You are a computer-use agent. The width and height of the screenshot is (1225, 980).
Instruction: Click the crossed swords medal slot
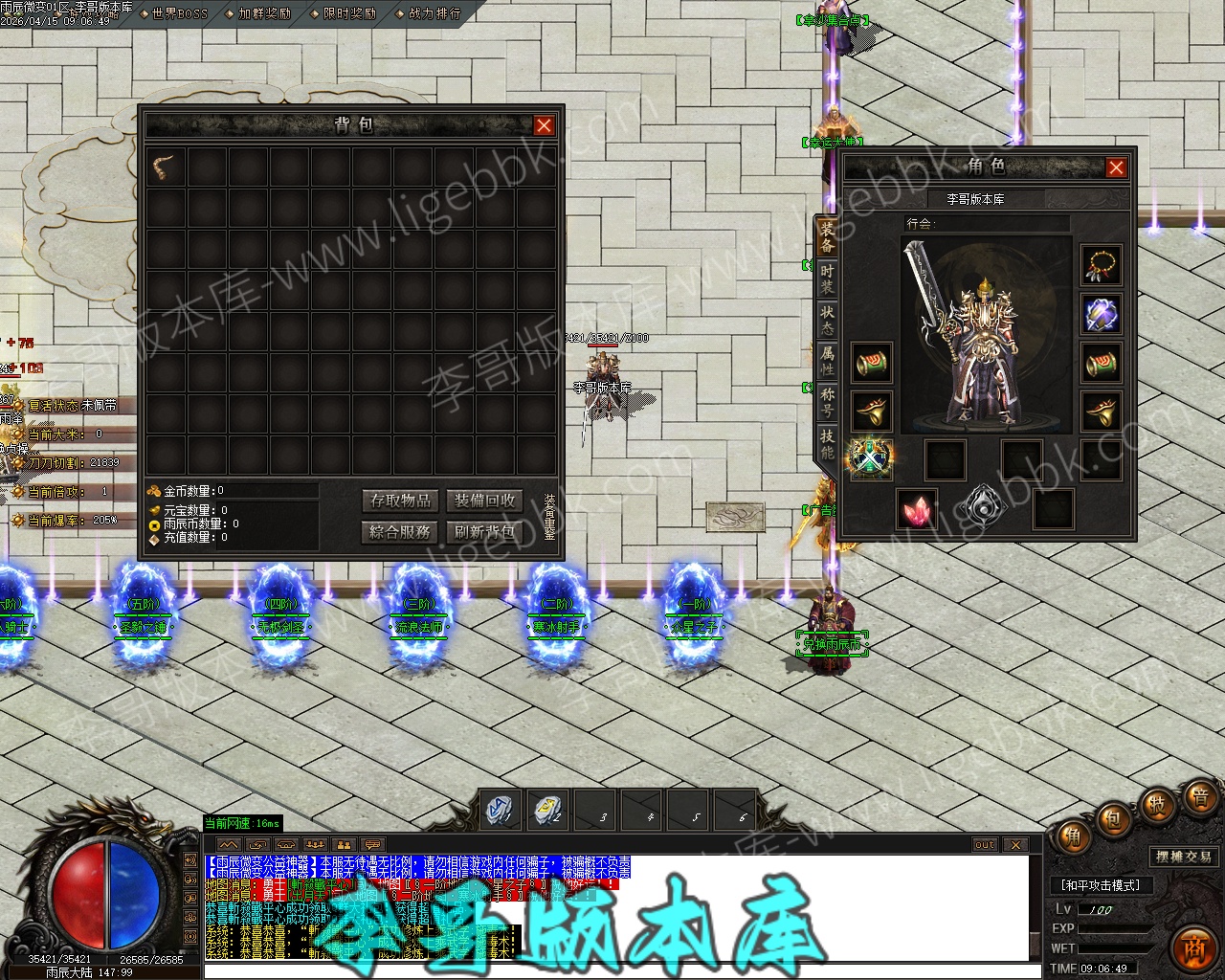[871, 458]
